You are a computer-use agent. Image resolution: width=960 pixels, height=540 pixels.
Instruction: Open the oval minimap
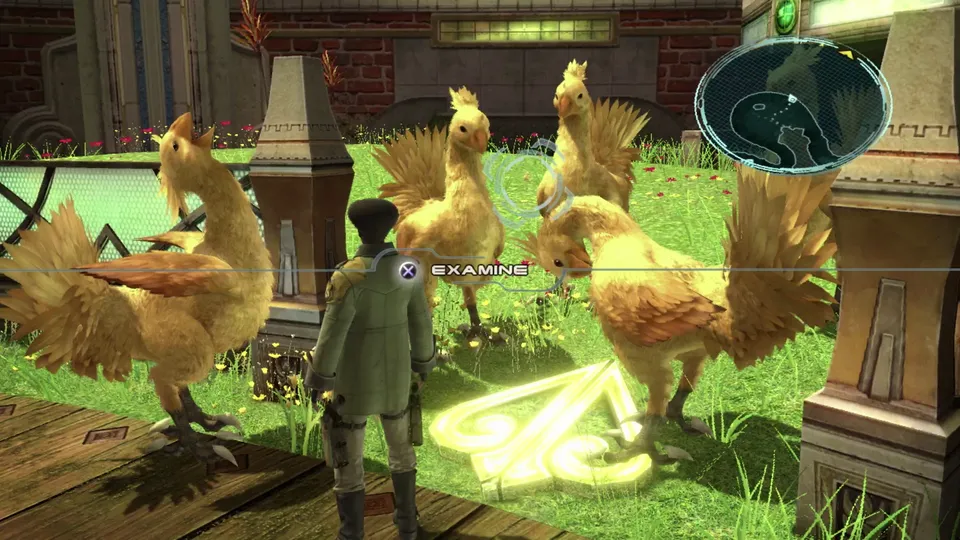point(792,104)
